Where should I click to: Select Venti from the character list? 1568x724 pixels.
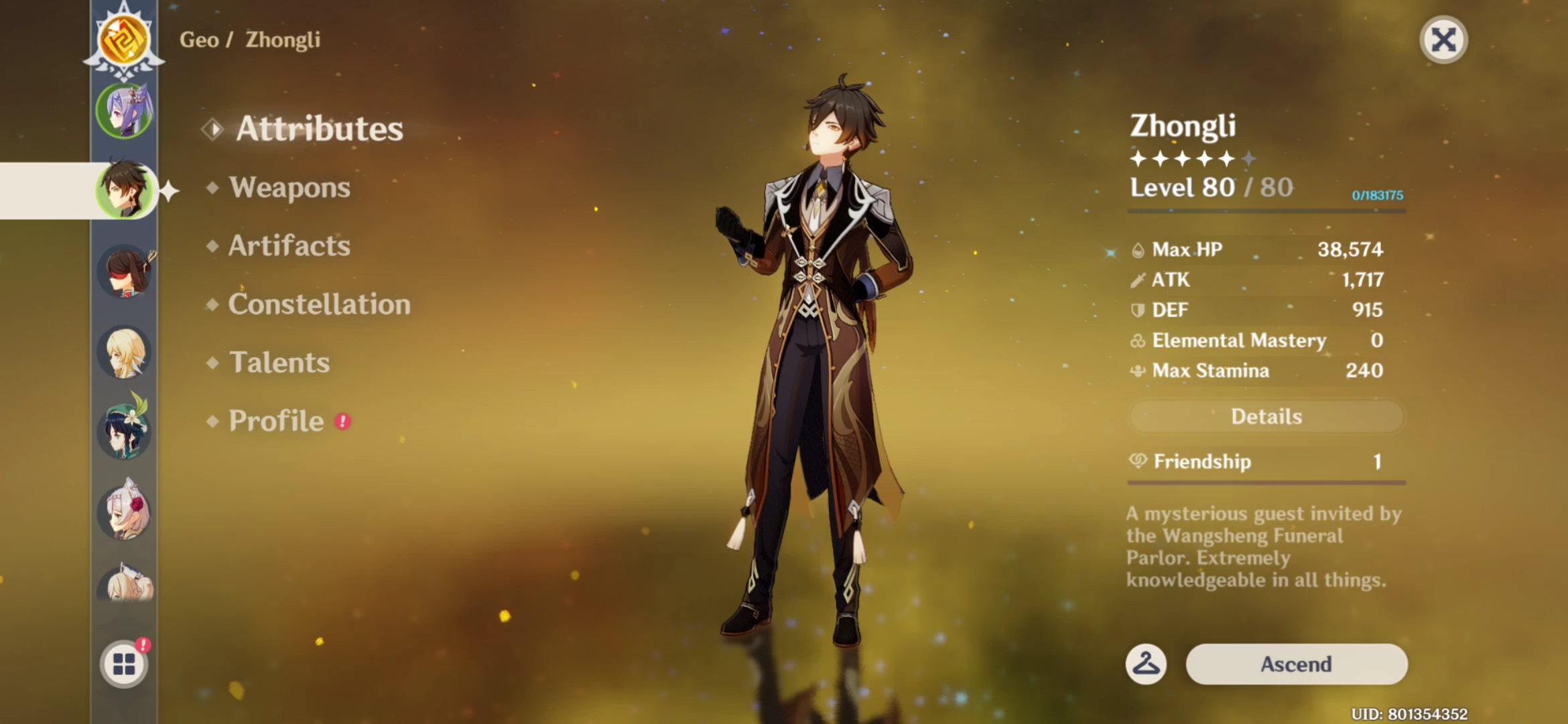[x=125, y=432]
